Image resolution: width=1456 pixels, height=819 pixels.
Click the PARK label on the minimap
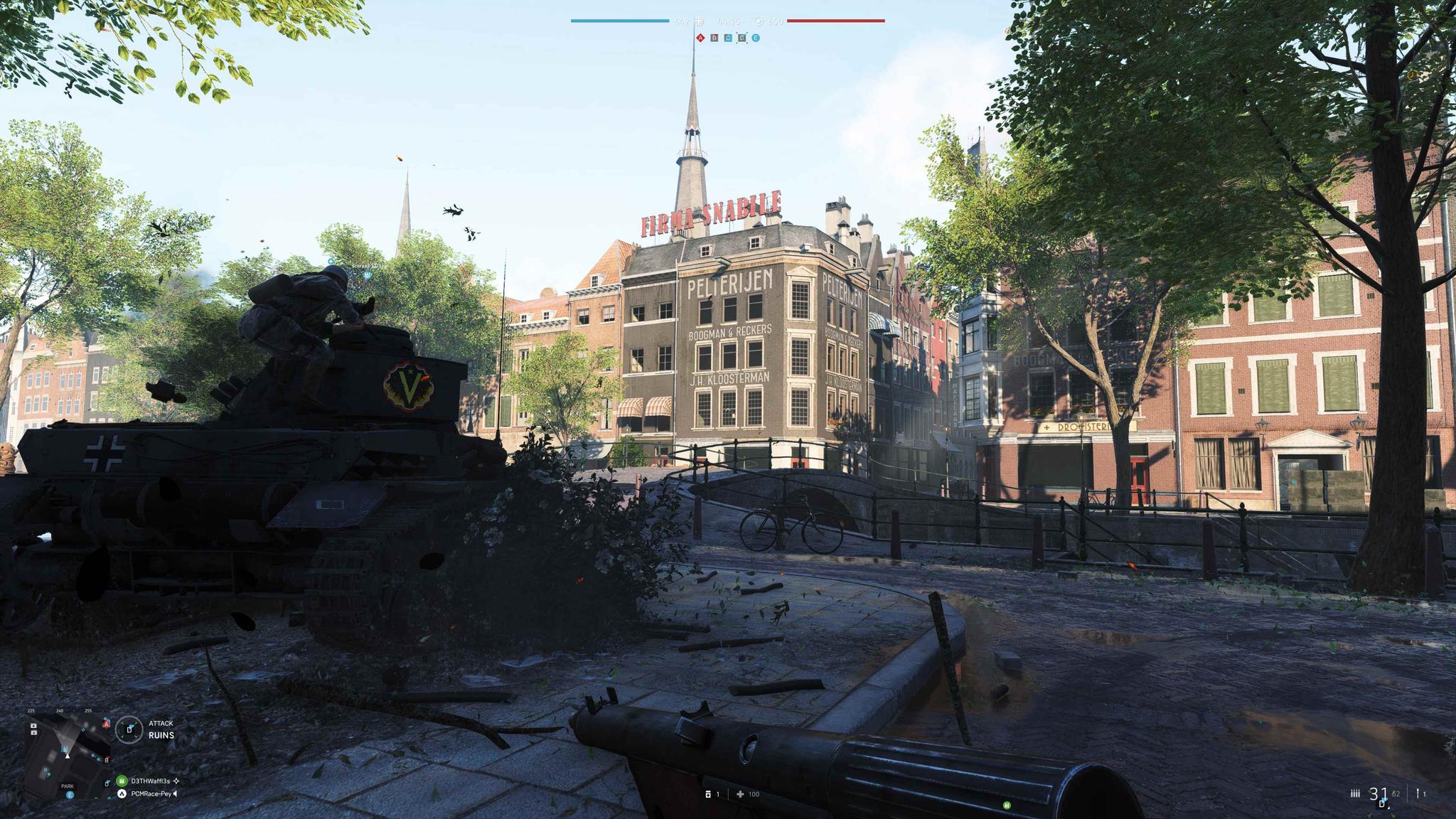pos(68,786)
